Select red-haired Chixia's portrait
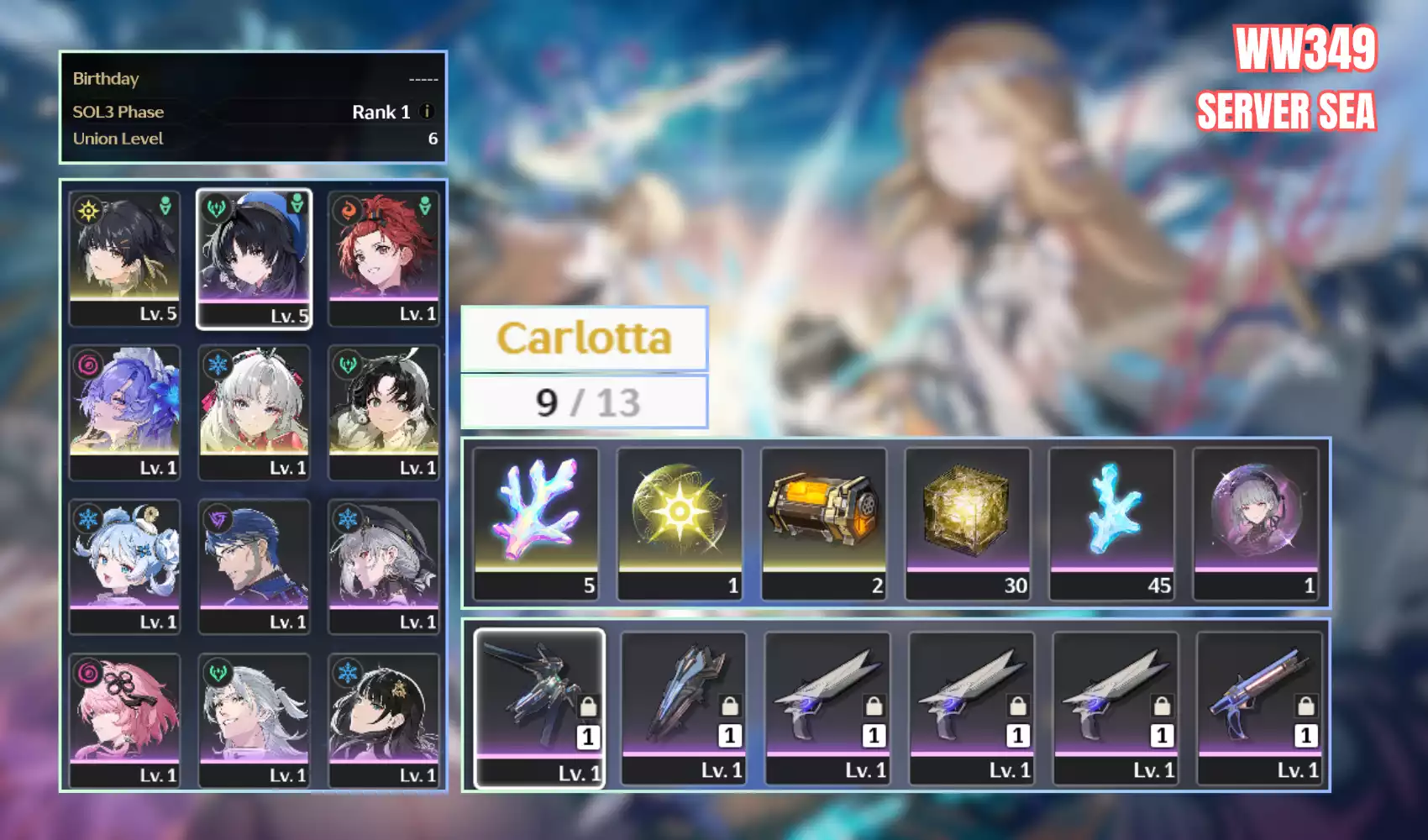This screenshot has width=1428, height=840. click(384, 256)
